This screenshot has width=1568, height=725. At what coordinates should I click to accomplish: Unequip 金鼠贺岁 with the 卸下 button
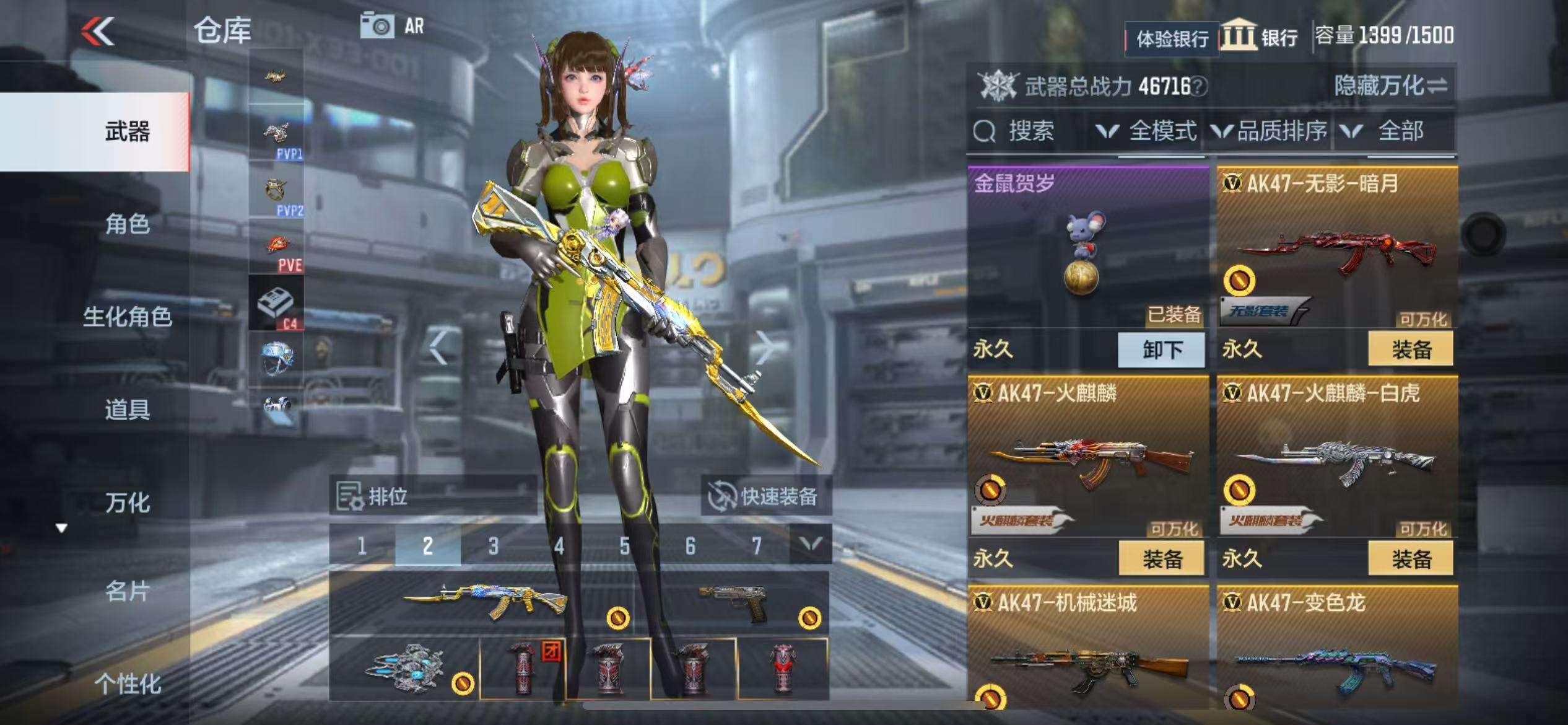click(1162, 349)
